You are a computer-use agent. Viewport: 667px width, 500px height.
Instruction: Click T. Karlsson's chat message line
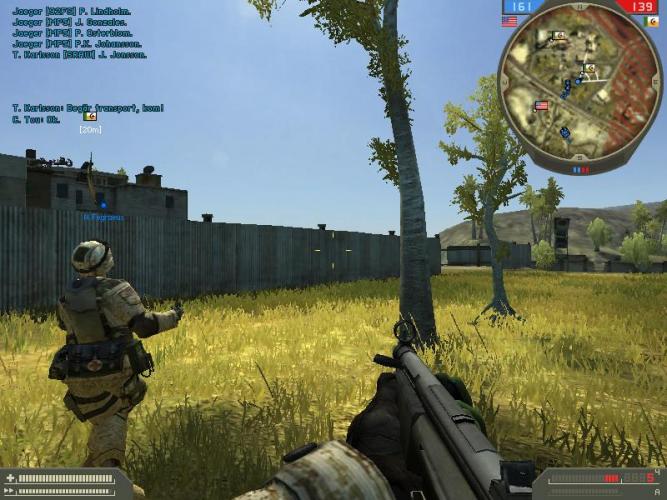(88, 107)
